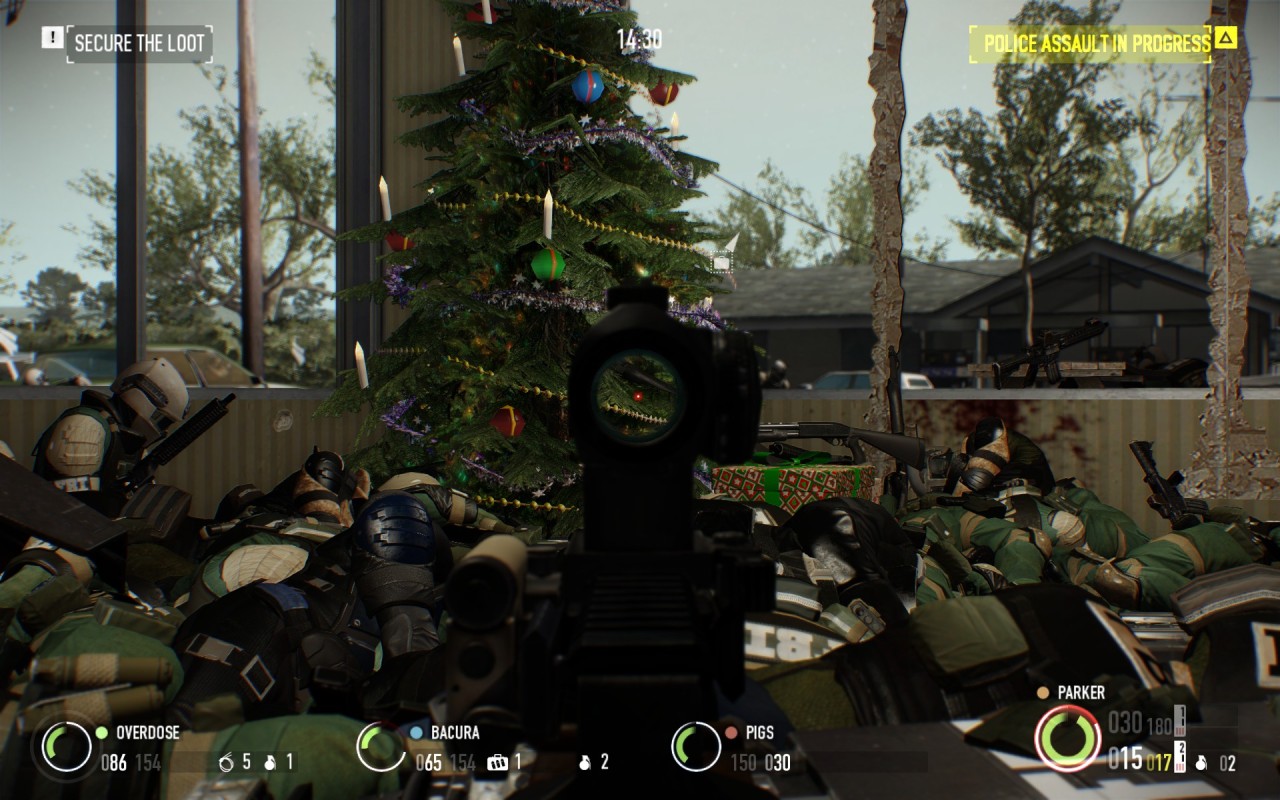Click the yellow assault warning triangle icon
The height and width of the screenshot is (800, 1280).
1226,40
